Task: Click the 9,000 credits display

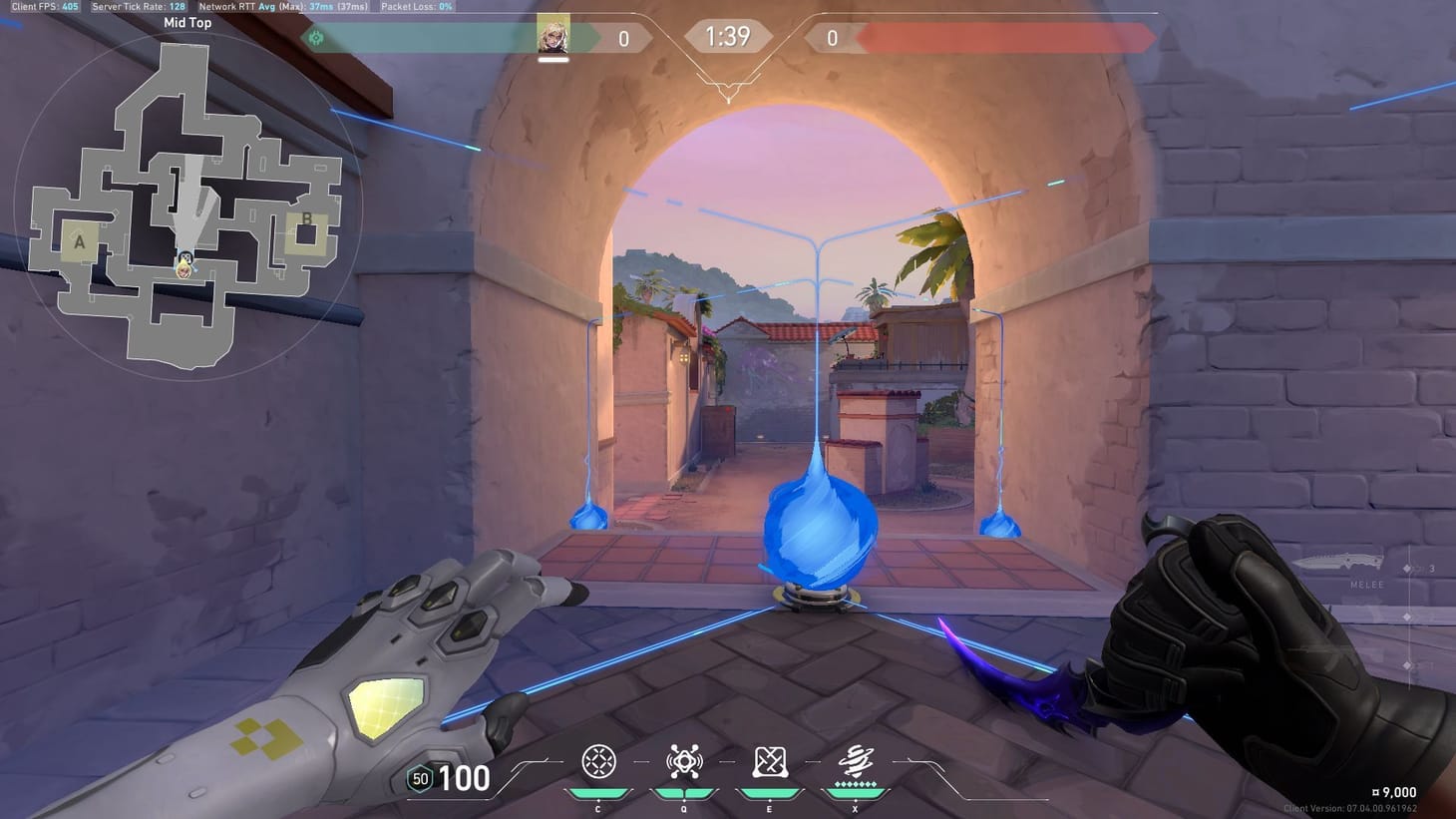Action: click(x=1394, y=791)
